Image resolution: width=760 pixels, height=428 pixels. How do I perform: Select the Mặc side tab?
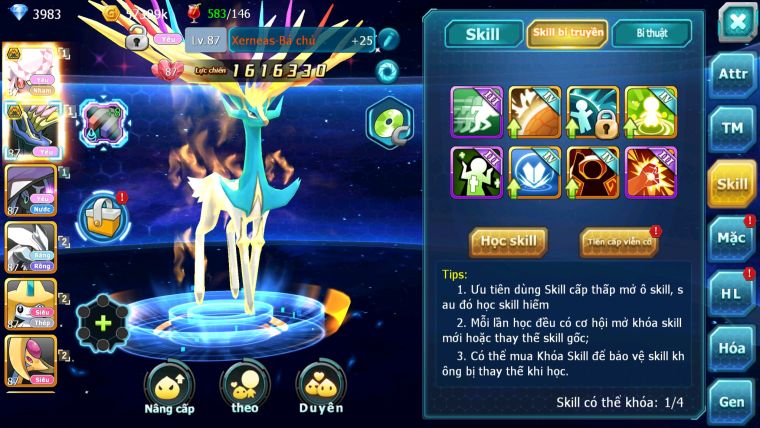click(x=732, y=238)
